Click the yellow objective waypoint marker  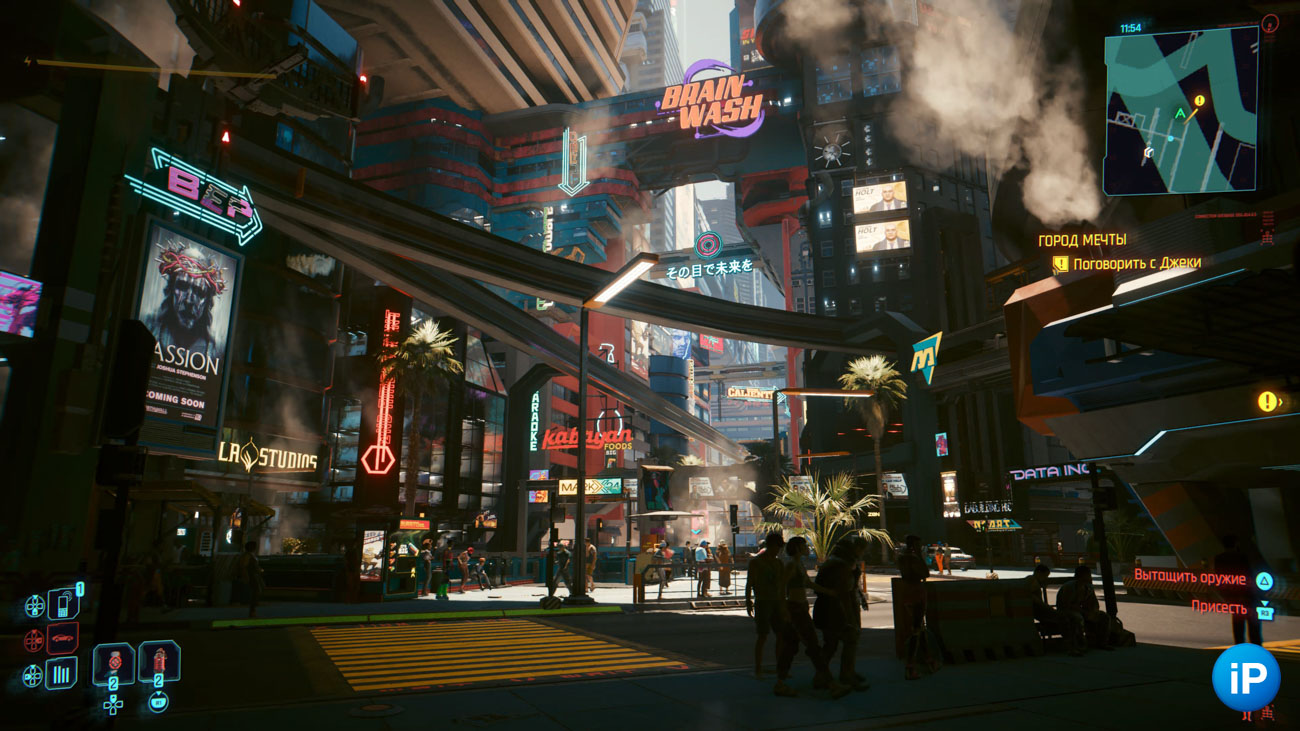pyautogui.click(x=1267, y=402)
